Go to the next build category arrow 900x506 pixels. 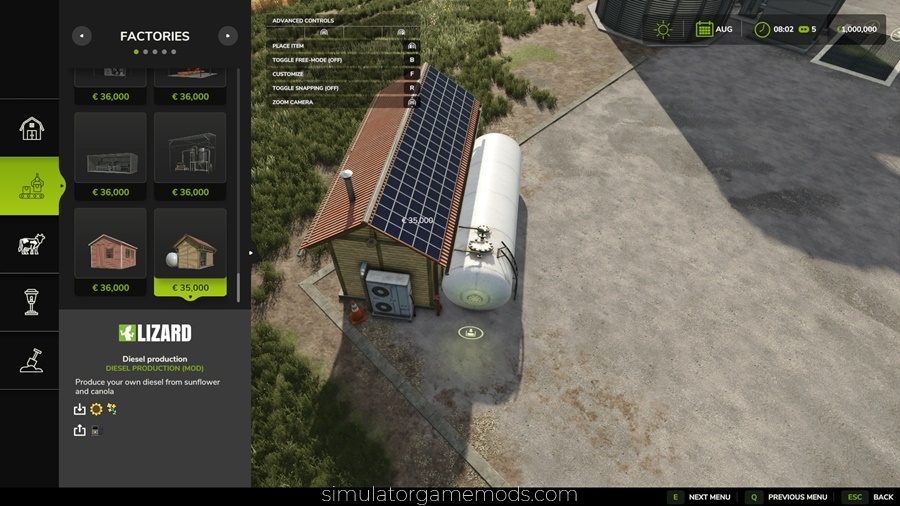pyautogui.click(x=228, y=36)
